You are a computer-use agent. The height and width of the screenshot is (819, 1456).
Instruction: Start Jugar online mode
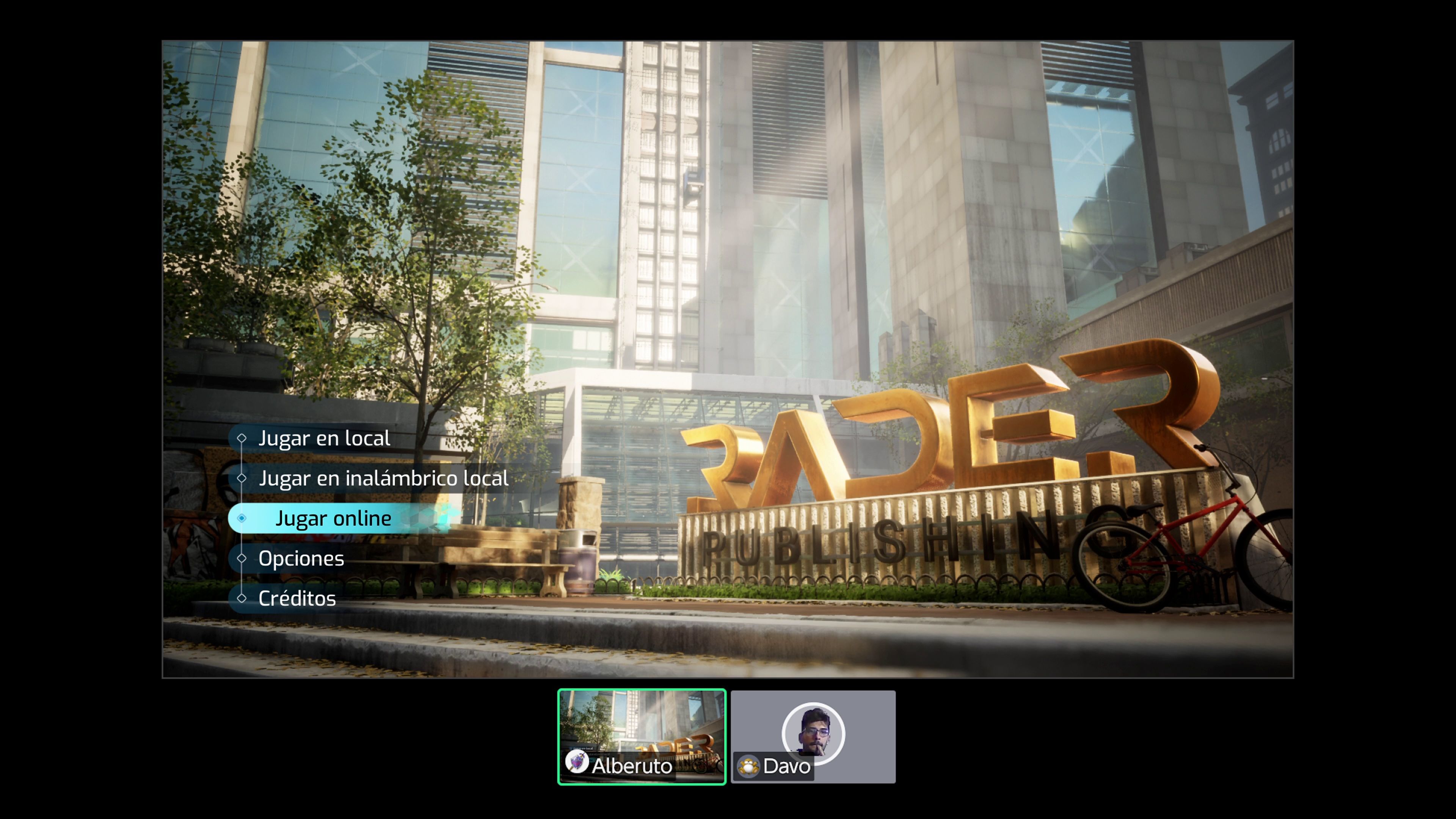click(334, 518)
